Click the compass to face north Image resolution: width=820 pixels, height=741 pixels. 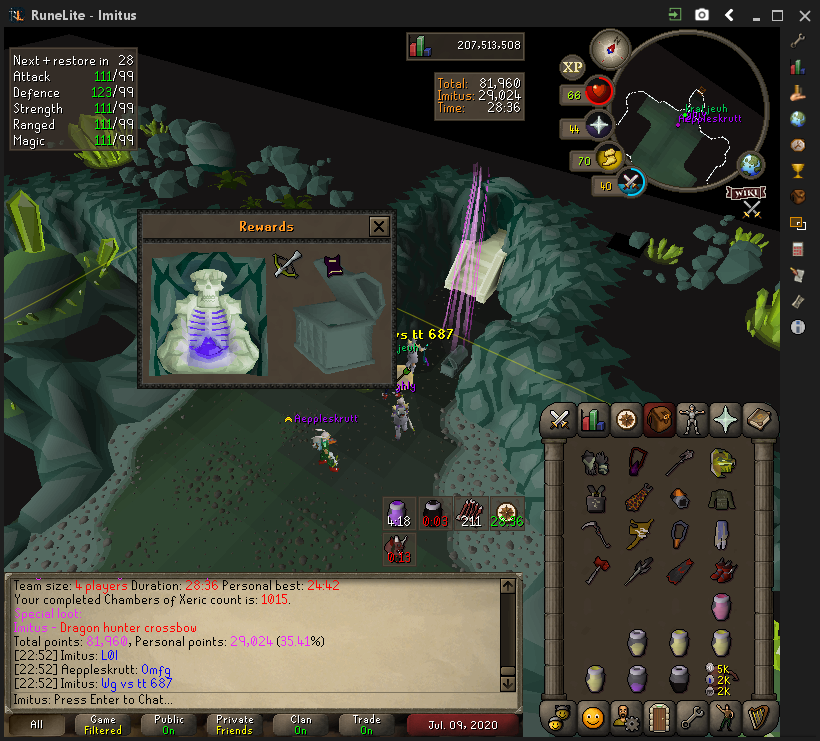pyautogui.click(x=608, y=48)
